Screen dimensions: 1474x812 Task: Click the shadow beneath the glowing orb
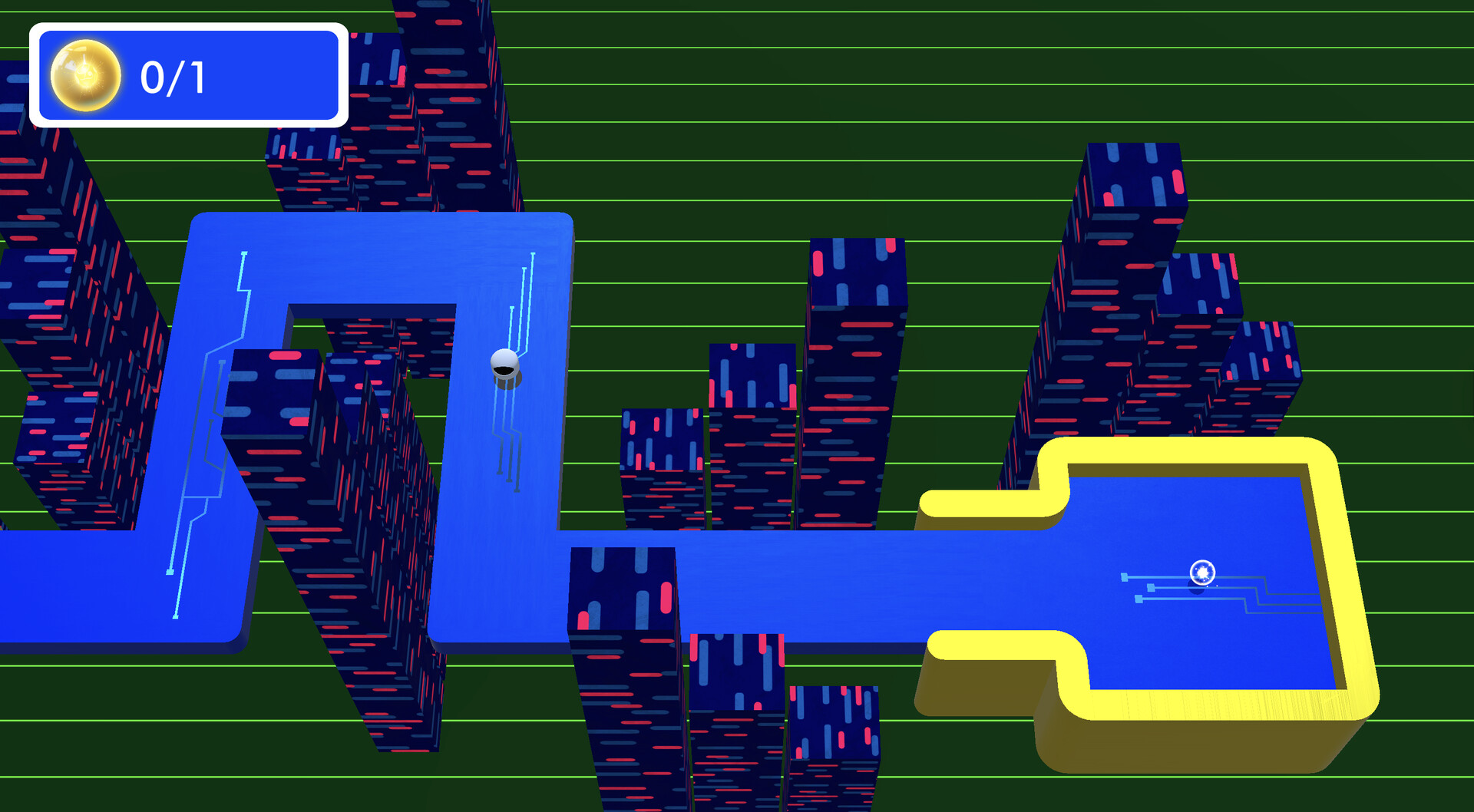[1197, 589]
